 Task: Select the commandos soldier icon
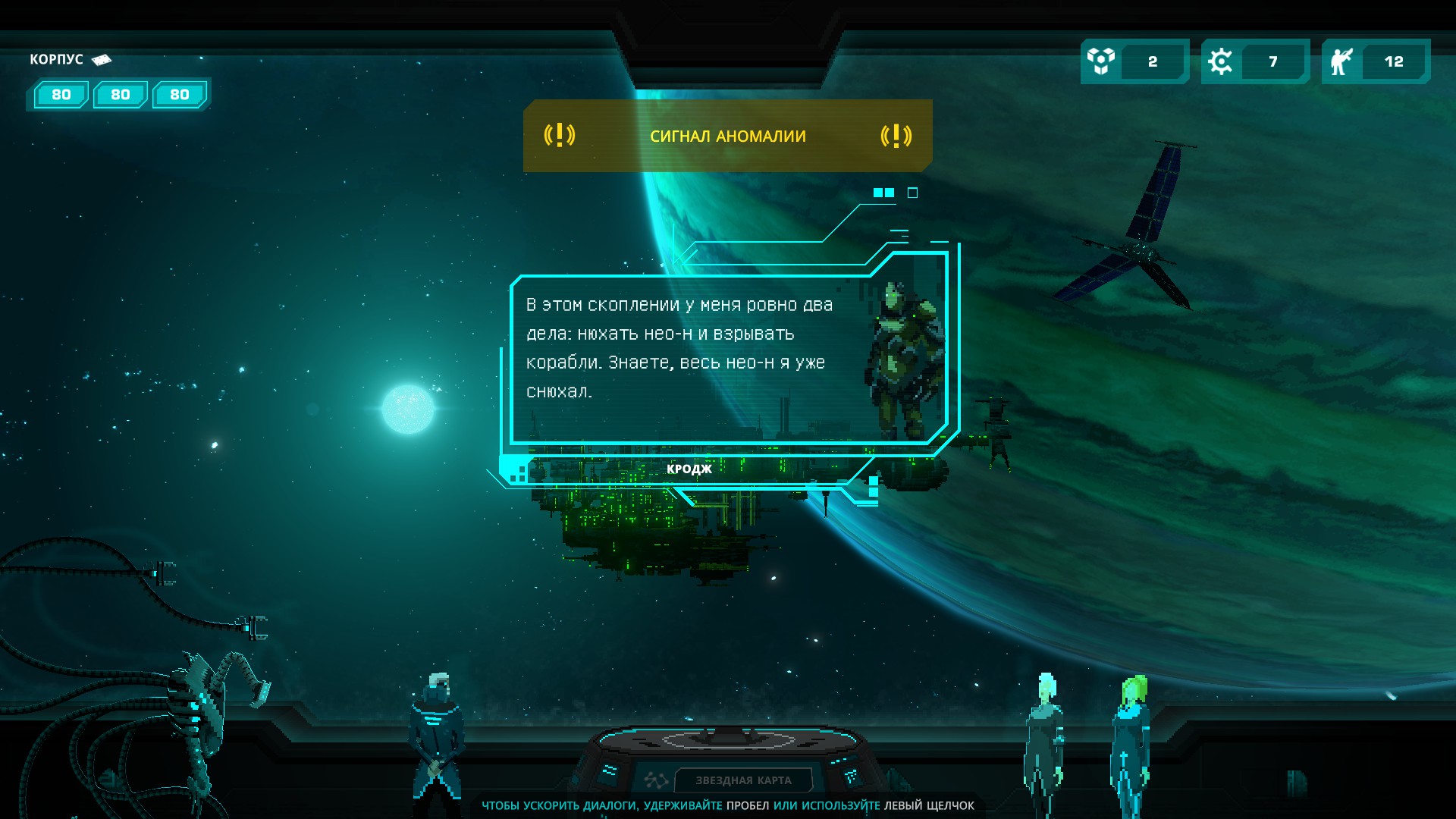tap(1341, 61)
